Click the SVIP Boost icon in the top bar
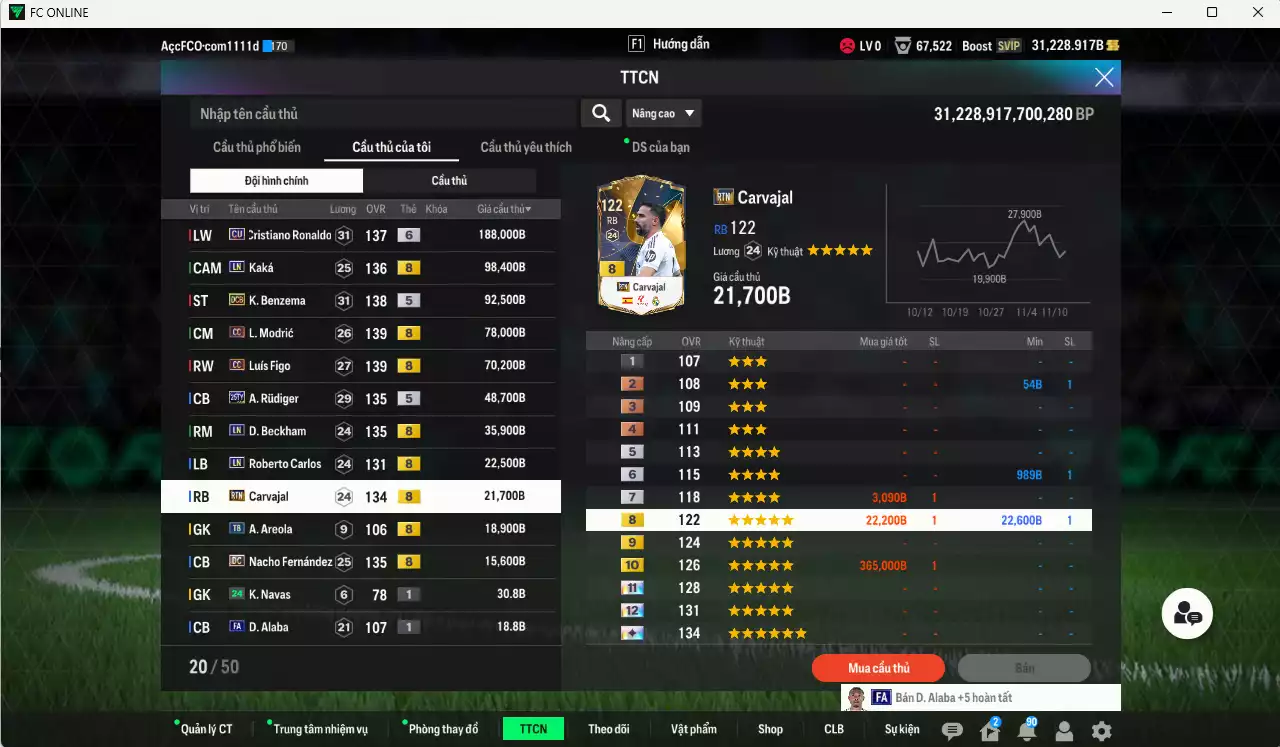Screen dimensions: 1280x747 pos(1010,45)
